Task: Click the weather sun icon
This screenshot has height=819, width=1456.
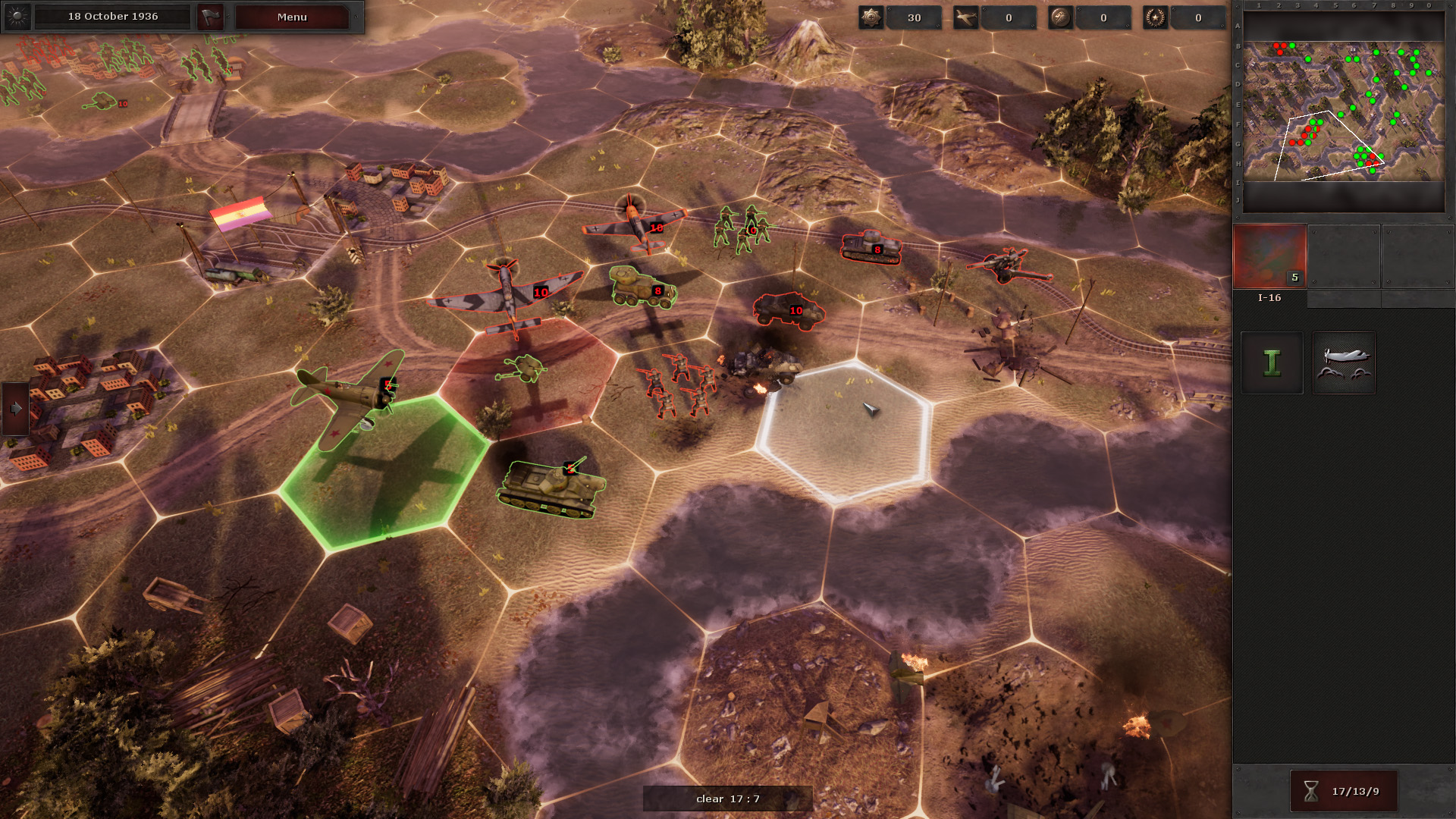Action: tap(17, 17)
